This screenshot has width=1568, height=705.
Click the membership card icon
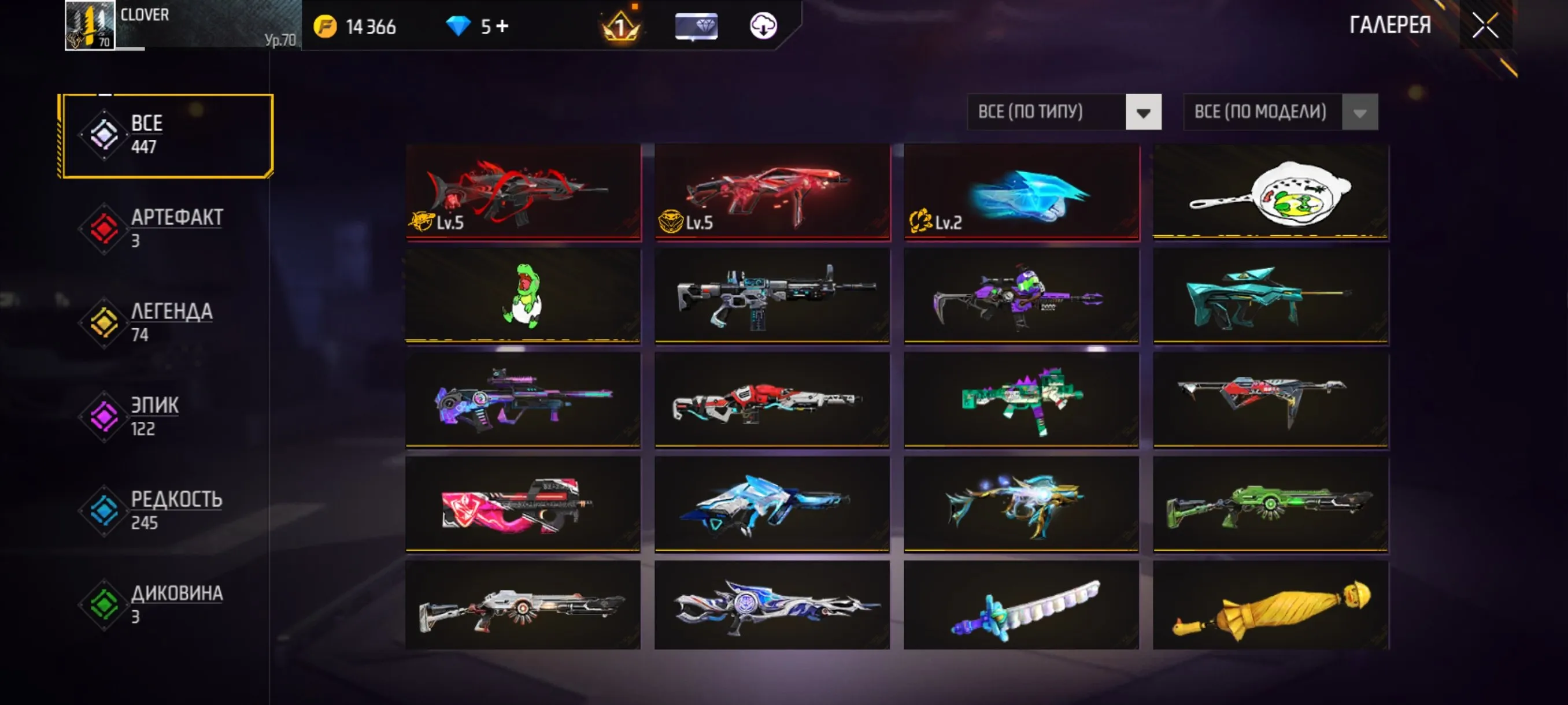point(696,26)
